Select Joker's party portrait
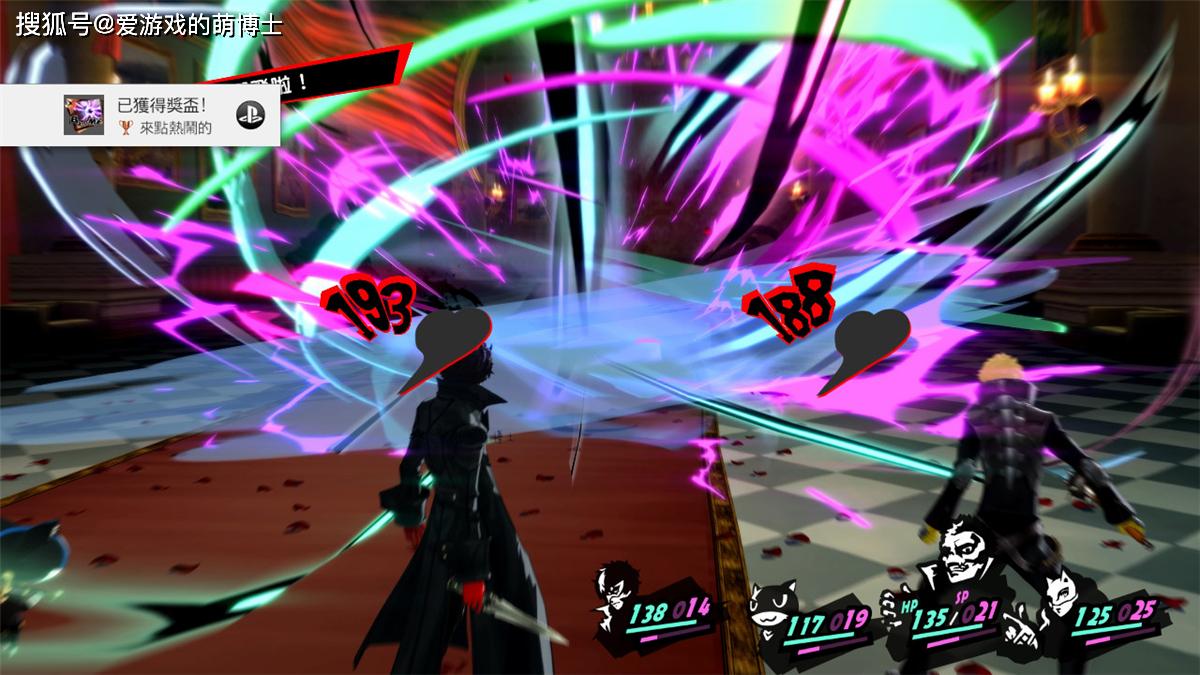1200x675 pixels. click(x=614, y=598)
